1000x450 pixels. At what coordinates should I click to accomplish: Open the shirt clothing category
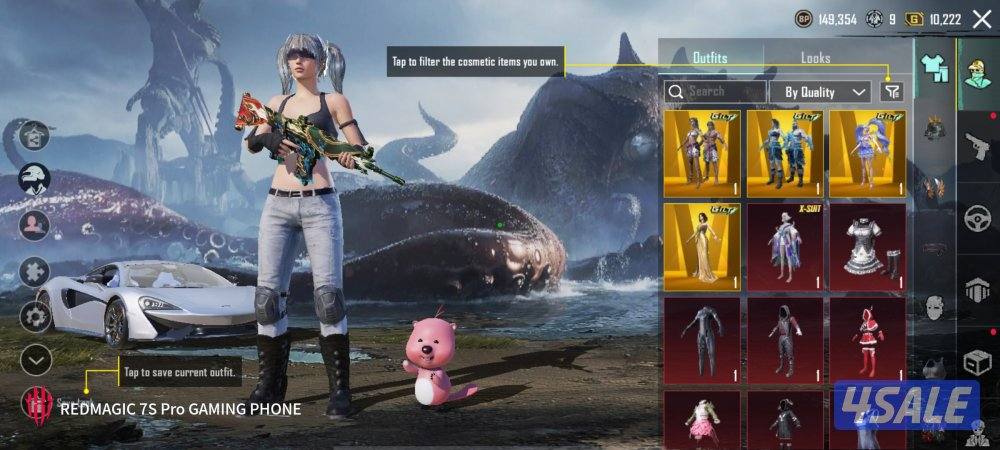(x=934, y=66)
